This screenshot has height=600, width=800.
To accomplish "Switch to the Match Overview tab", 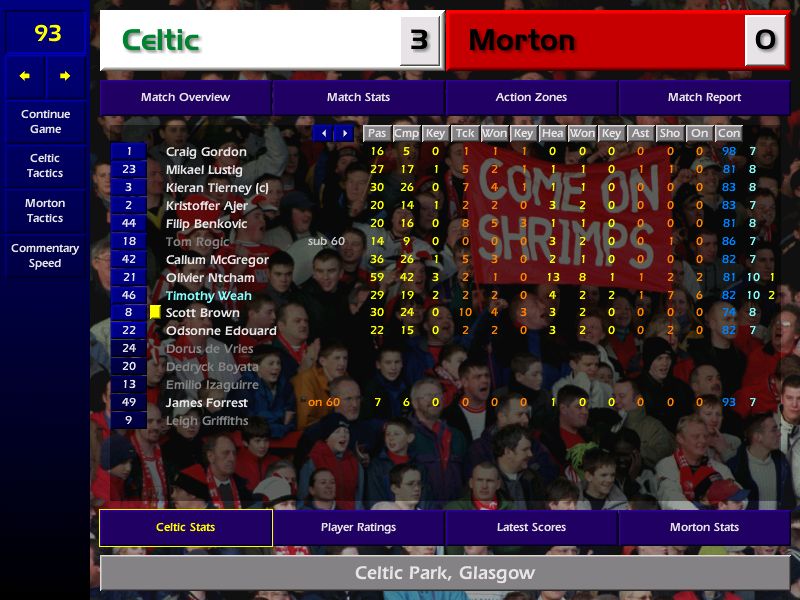I will pyautogui.click(x=185, y=98).
